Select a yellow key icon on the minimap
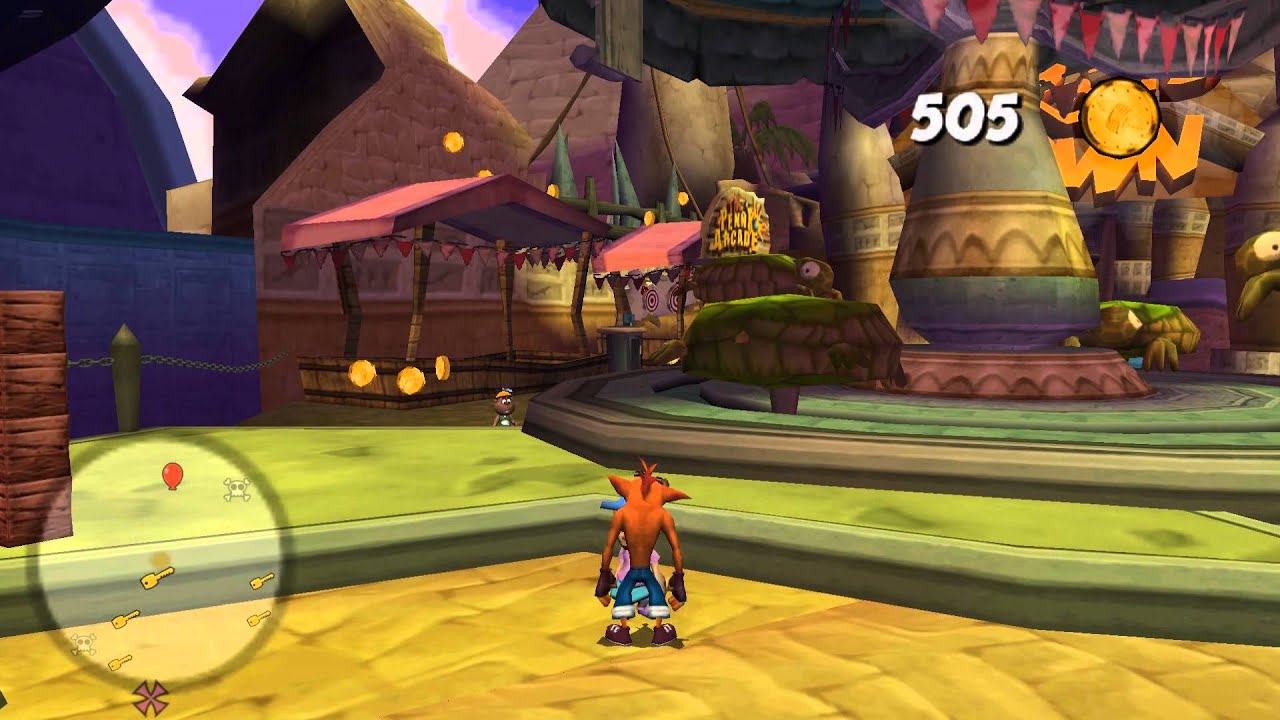The width and height of the screenshot is (1280, 720). click(x=157, y=577)
